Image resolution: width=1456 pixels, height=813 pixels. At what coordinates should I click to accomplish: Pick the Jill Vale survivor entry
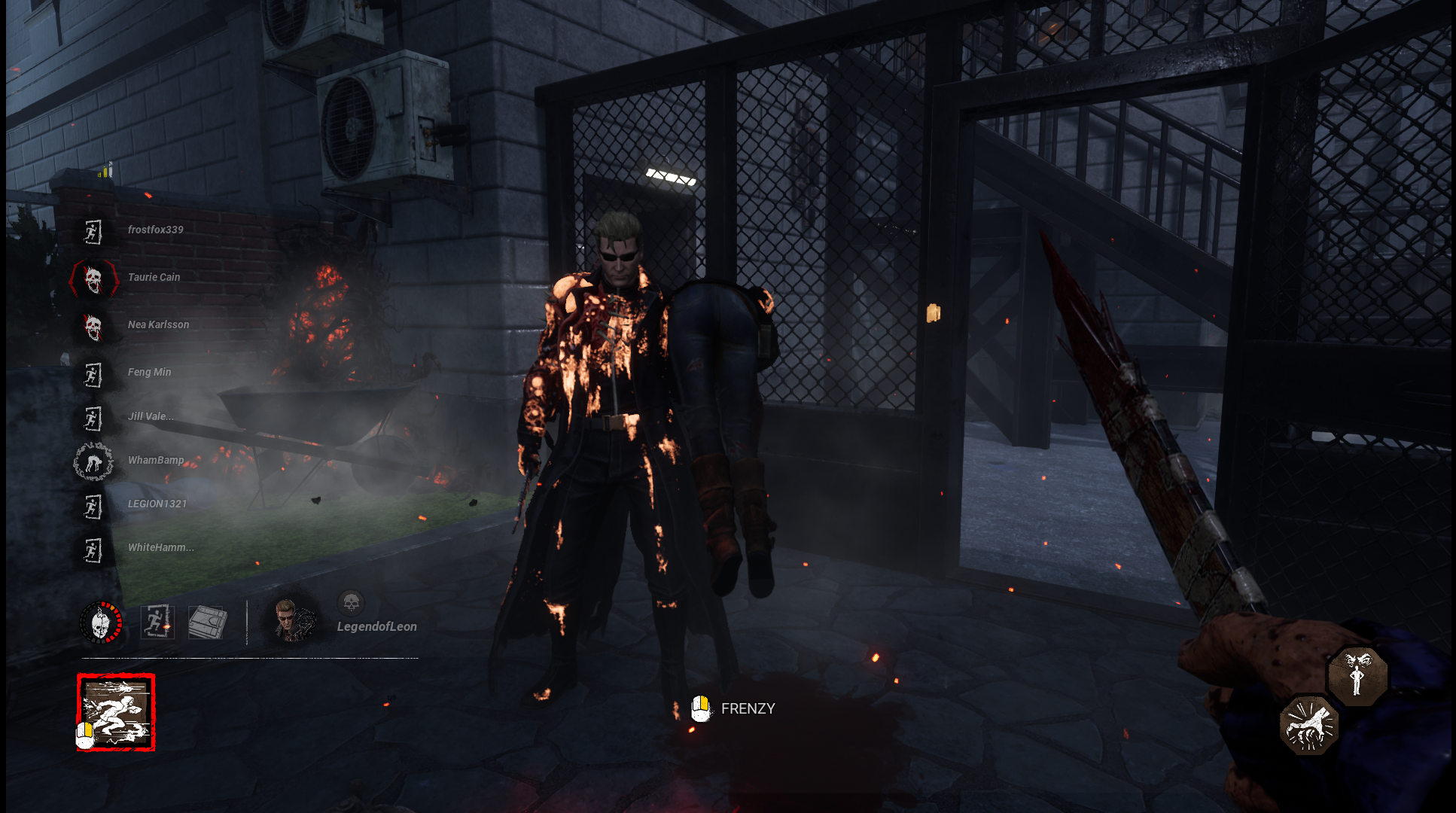151,416
